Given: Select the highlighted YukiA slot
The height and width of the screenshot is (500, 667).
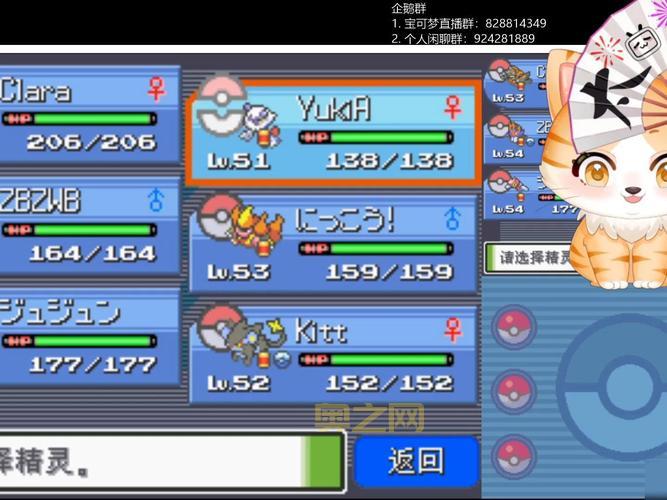Looking at the screenshot, I should 334,133.
